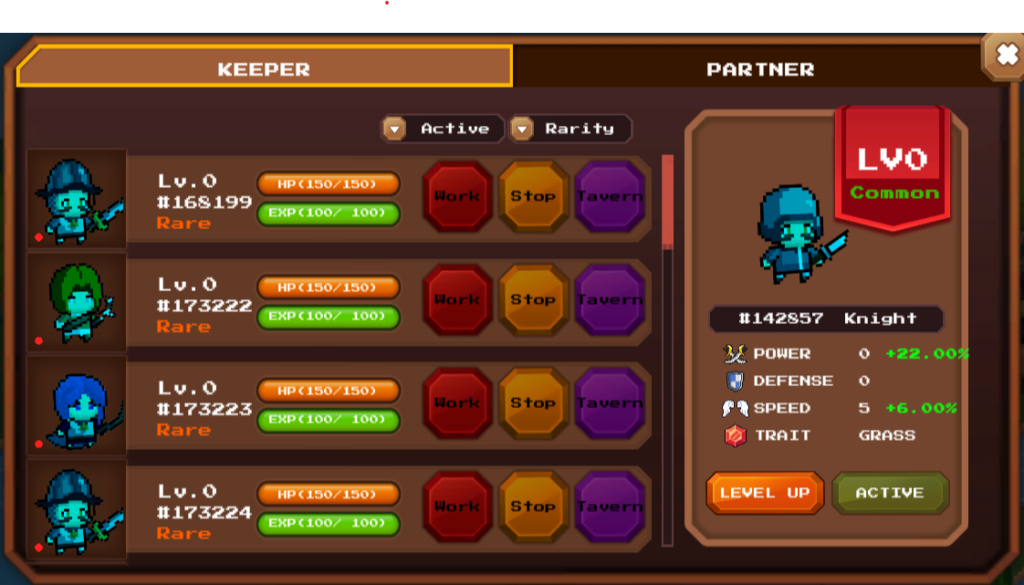Select keeper #173223 portrait with blue hair
Screen dimensions: 1024x585
[x=77, y=404]
